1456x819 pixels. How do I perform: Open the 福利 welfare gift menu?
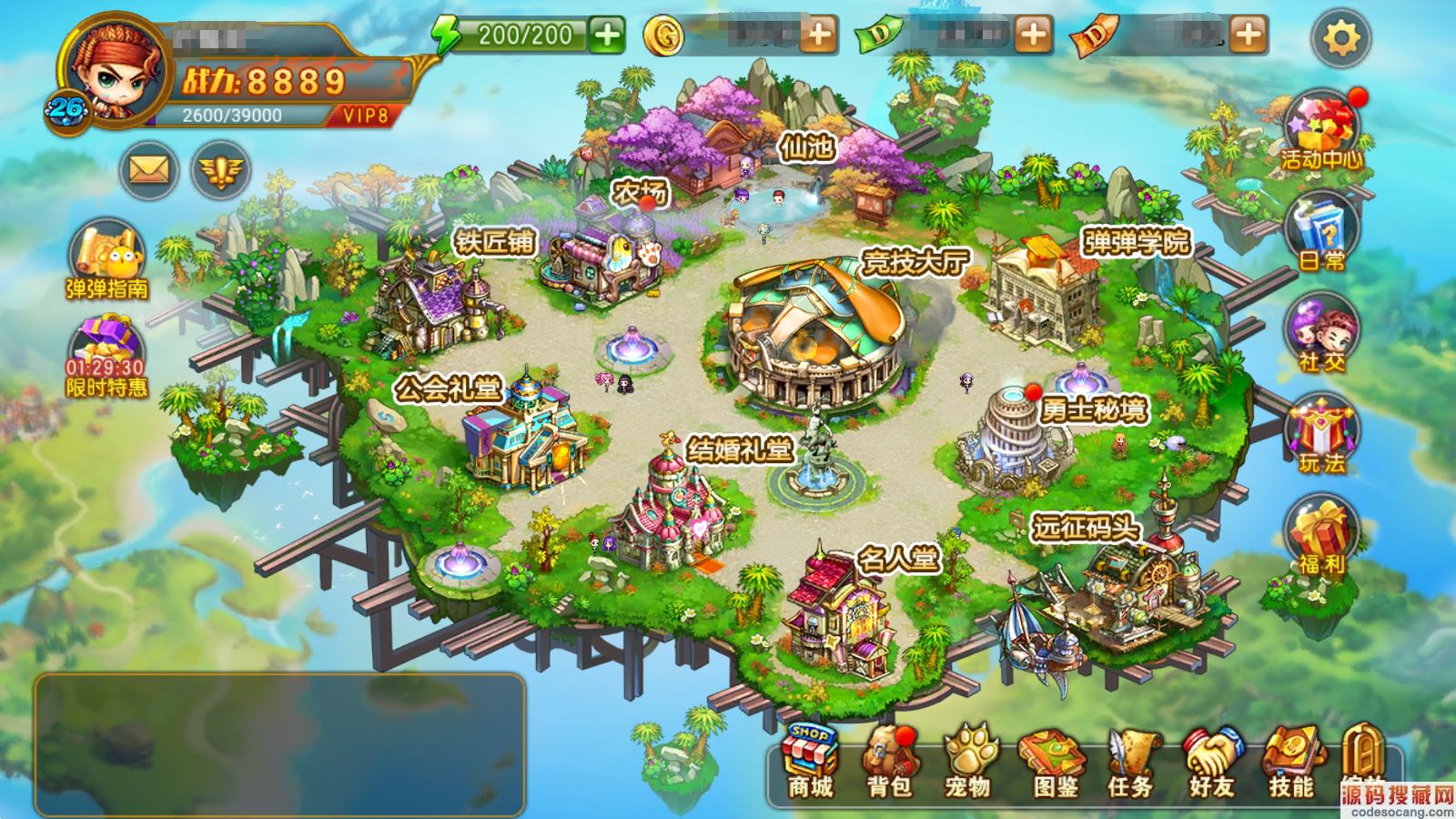tap(1321, 537)
